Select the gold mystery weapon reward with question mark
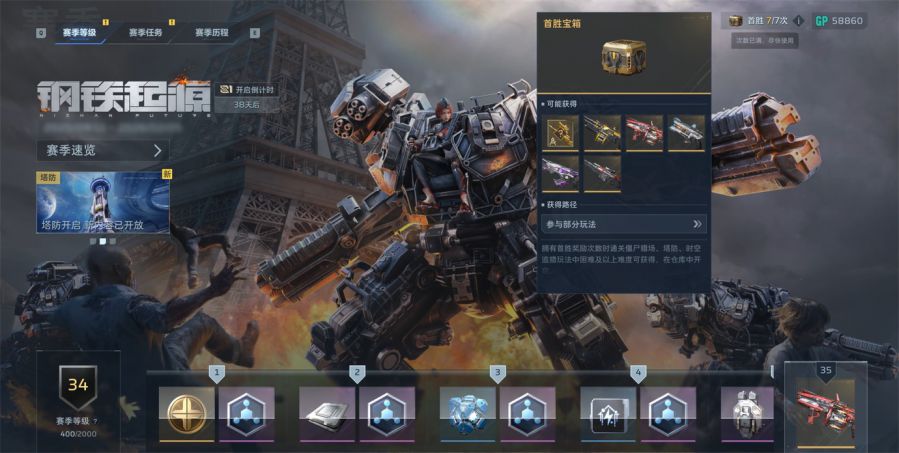 (x=562, y=133)
